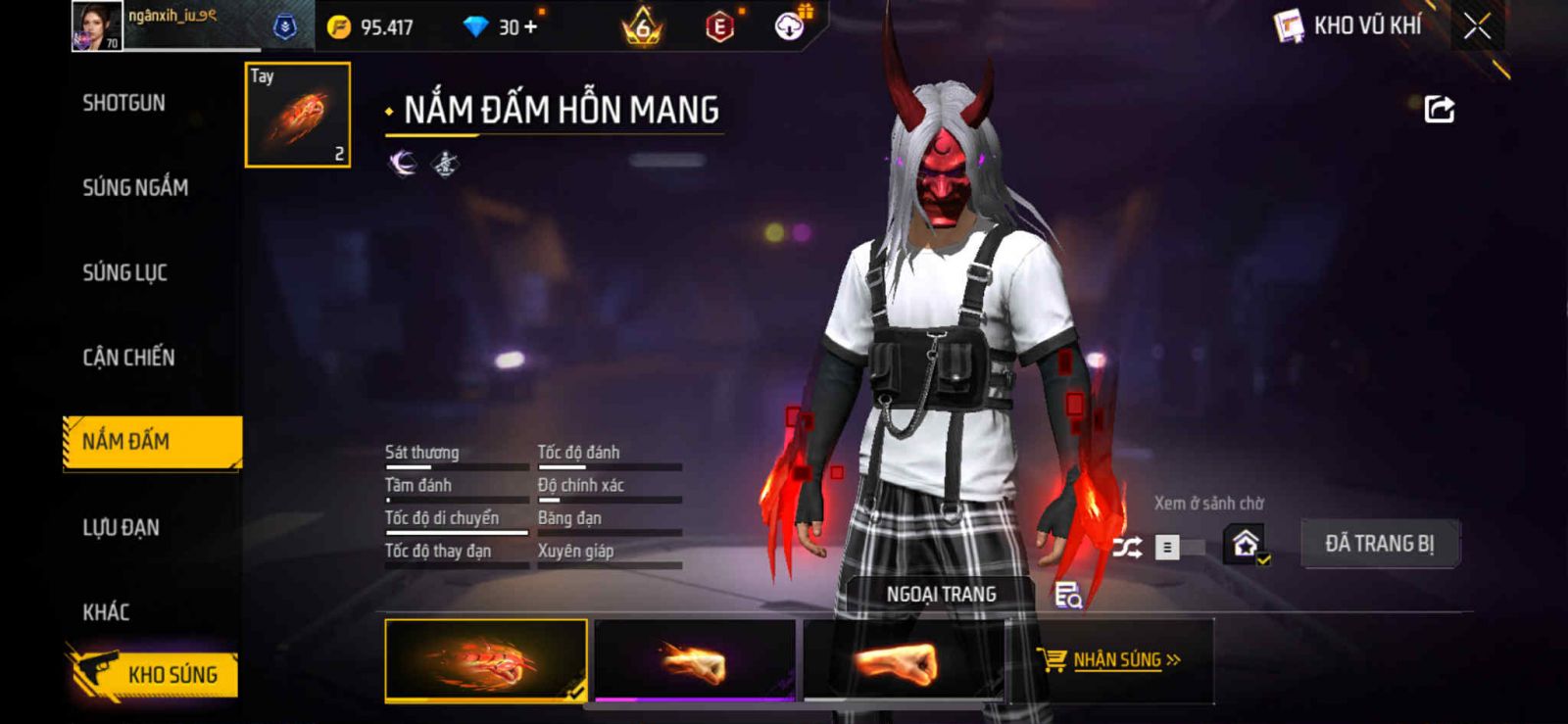Open the KHO SÚNG button
This screenshot has height=724, width=1568.
(x=154, y=674)
